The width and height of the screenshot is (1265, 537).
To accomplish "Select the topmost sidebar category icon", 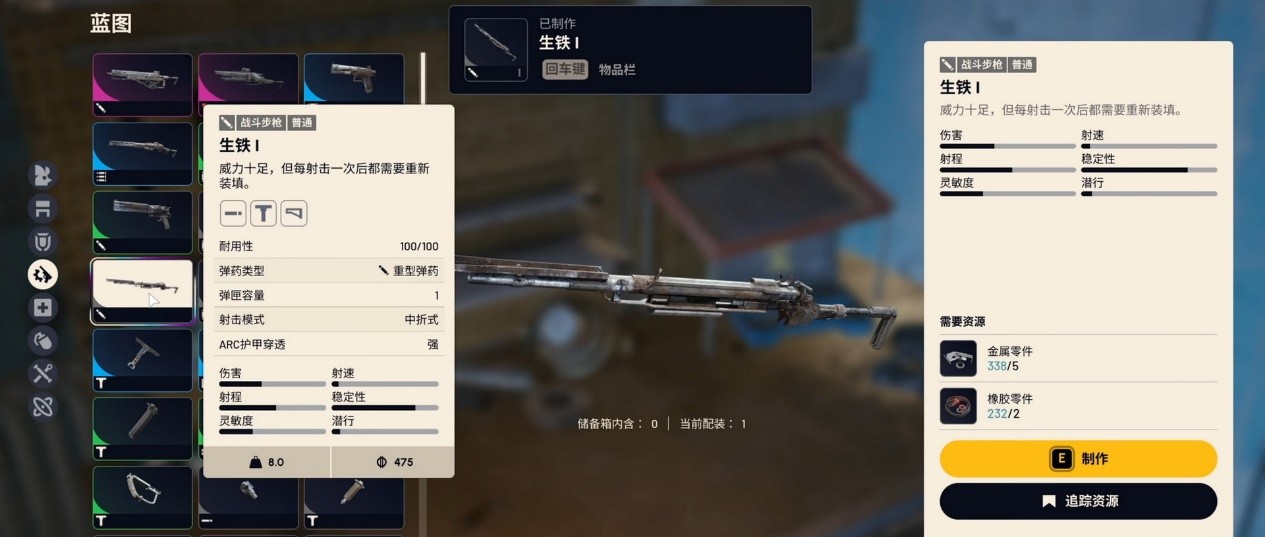I will [x=43, y=175].
